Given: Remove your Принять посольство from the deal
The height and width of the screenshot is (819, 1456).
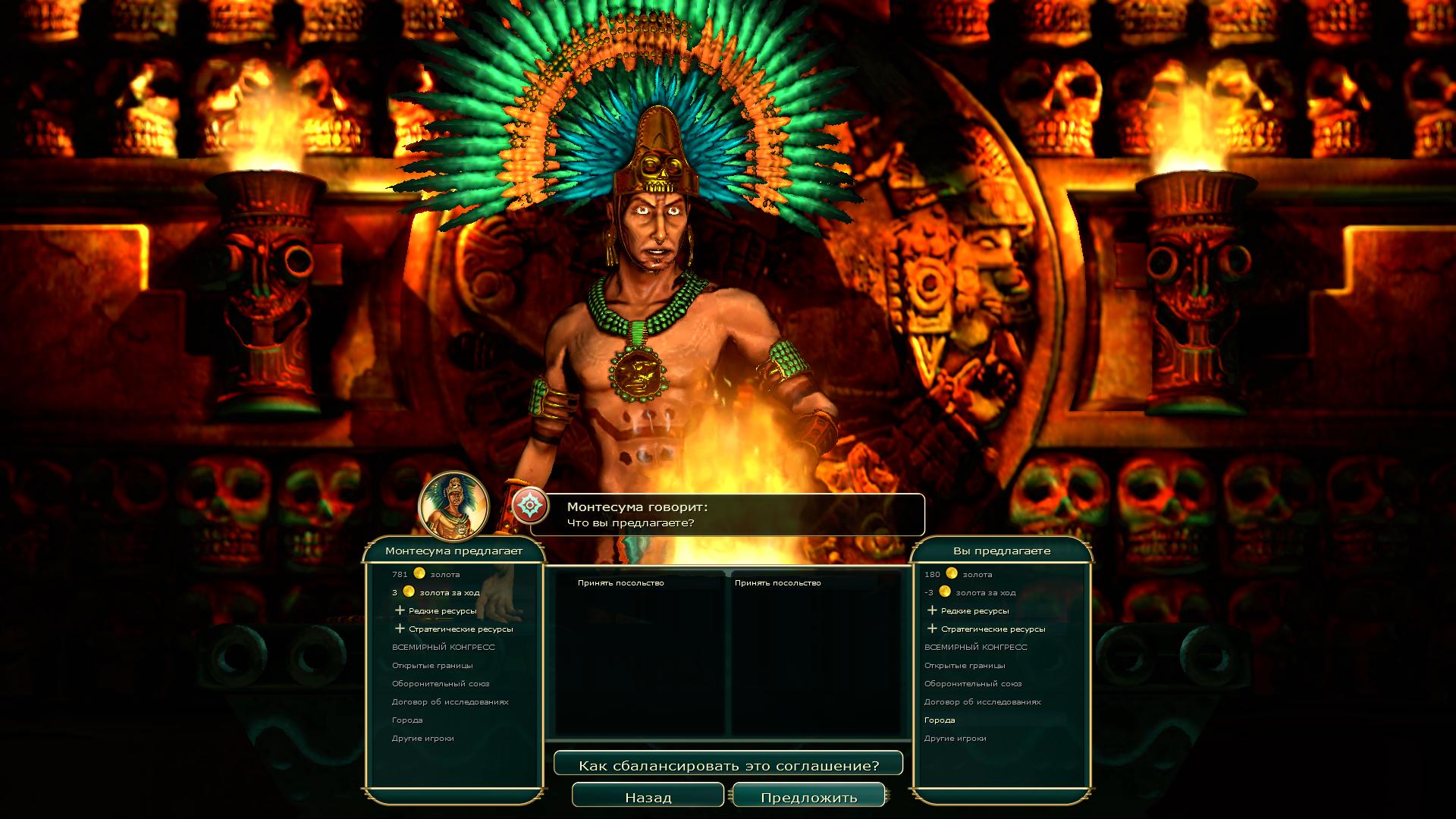Looking at the screenshot, I should [x=777, y=583].
